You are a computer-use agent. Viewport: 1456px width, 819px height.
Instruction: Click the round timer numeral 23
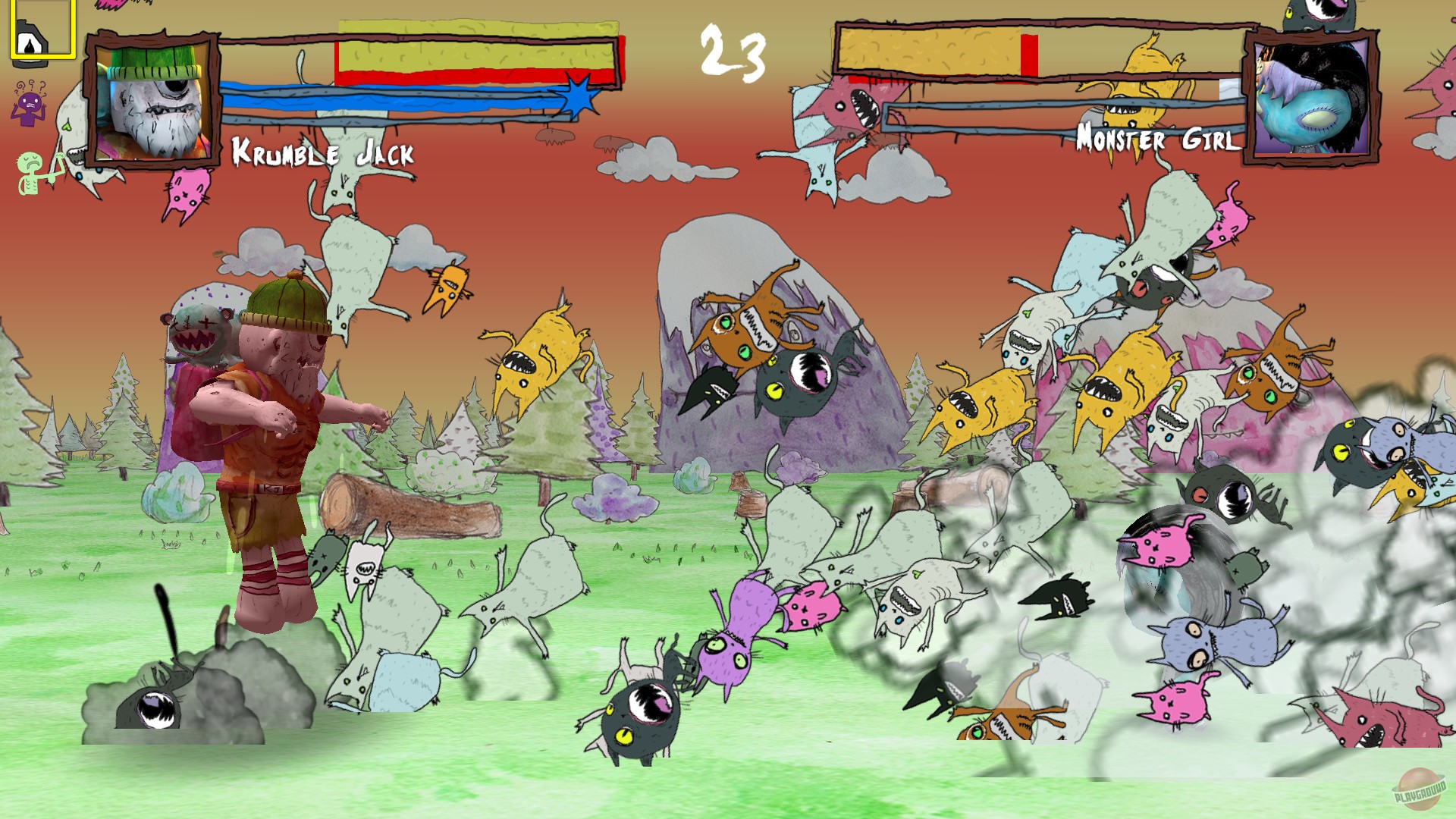click(x=734, y=53)
